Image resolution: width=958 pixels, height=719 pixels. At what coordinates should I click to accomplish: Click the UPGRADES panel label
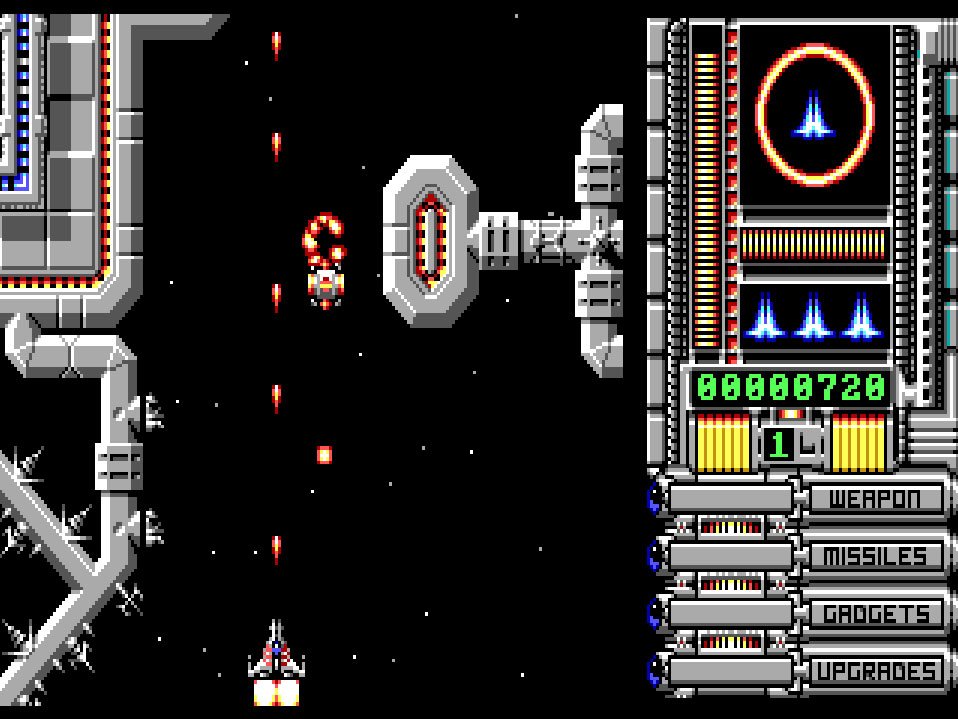[874, 671]
